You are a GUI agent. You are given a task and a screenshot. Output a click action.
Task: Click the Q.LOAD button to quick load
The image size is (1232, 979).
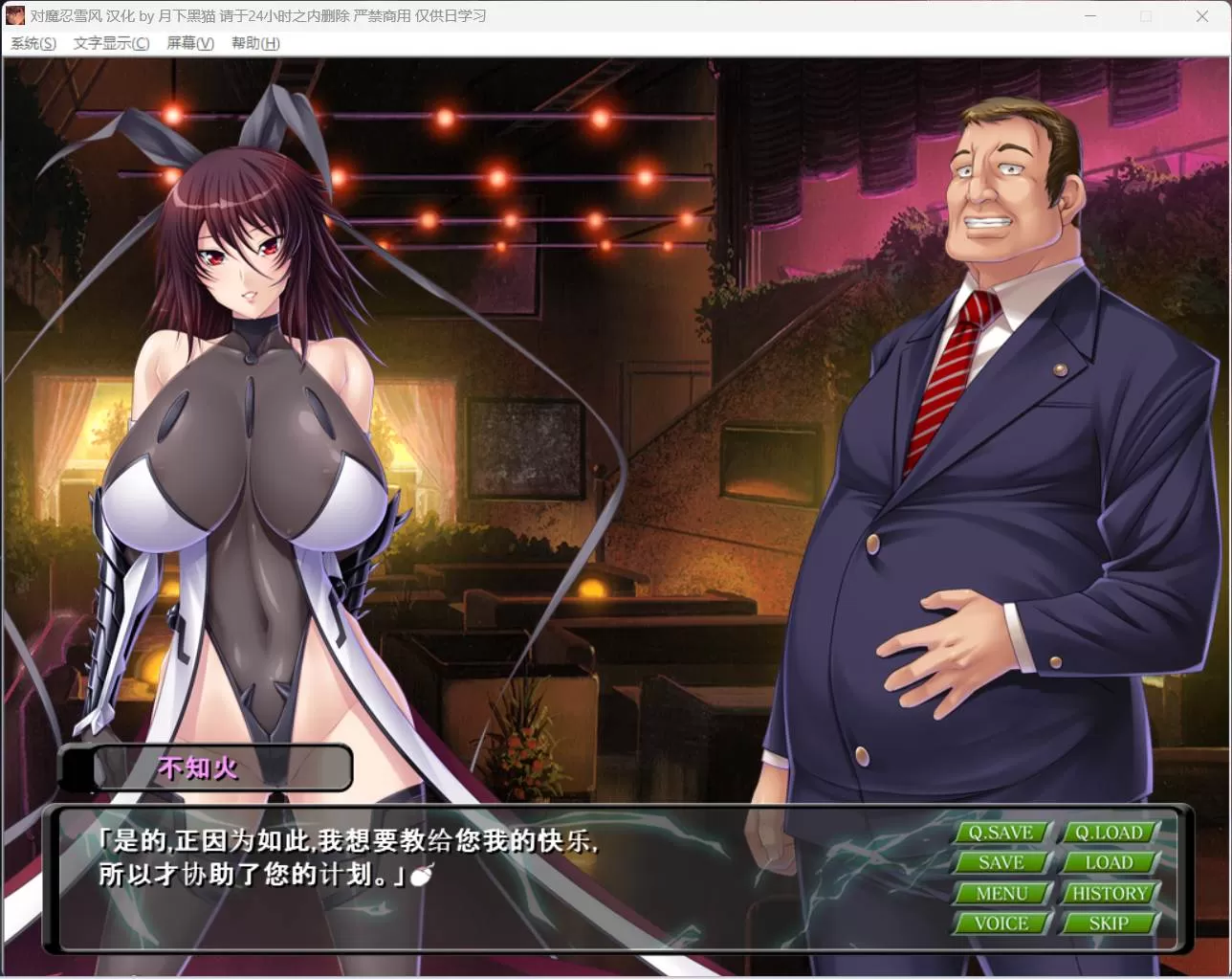pos(1109,833)
